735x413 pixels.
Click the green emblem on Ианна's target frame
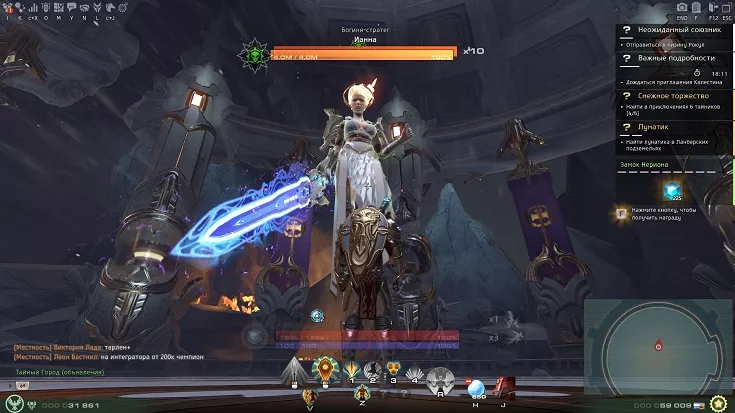point(254,52)
